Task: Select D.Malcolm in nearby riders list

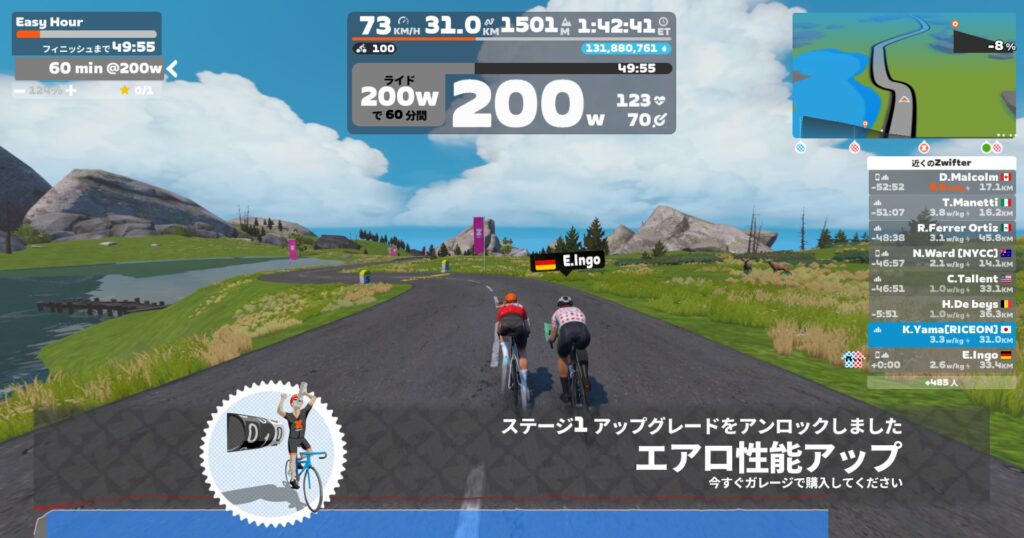Action: click(x=941, y=181)
